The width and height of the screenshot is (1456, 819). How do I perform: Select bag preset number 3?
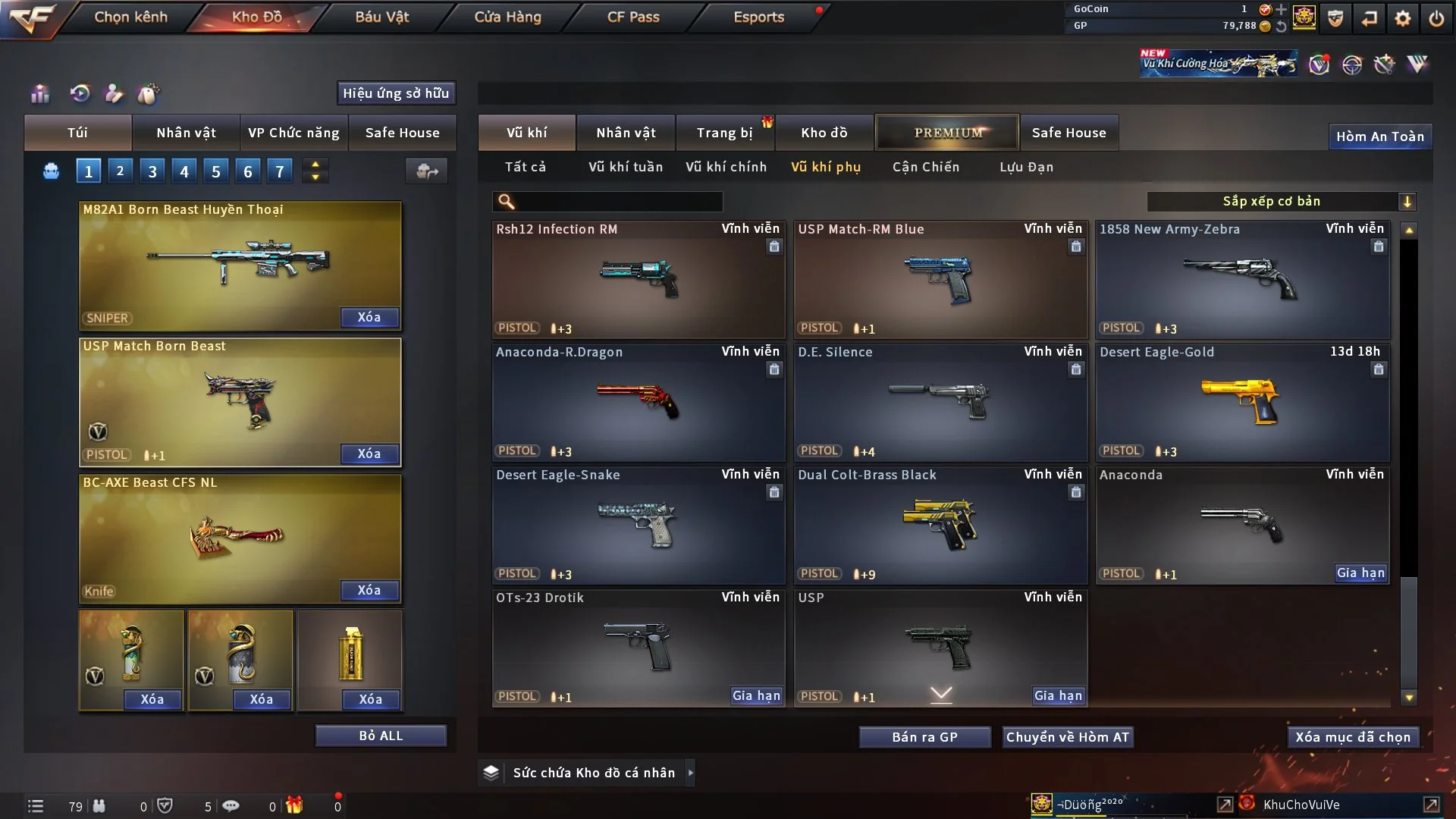152,171
